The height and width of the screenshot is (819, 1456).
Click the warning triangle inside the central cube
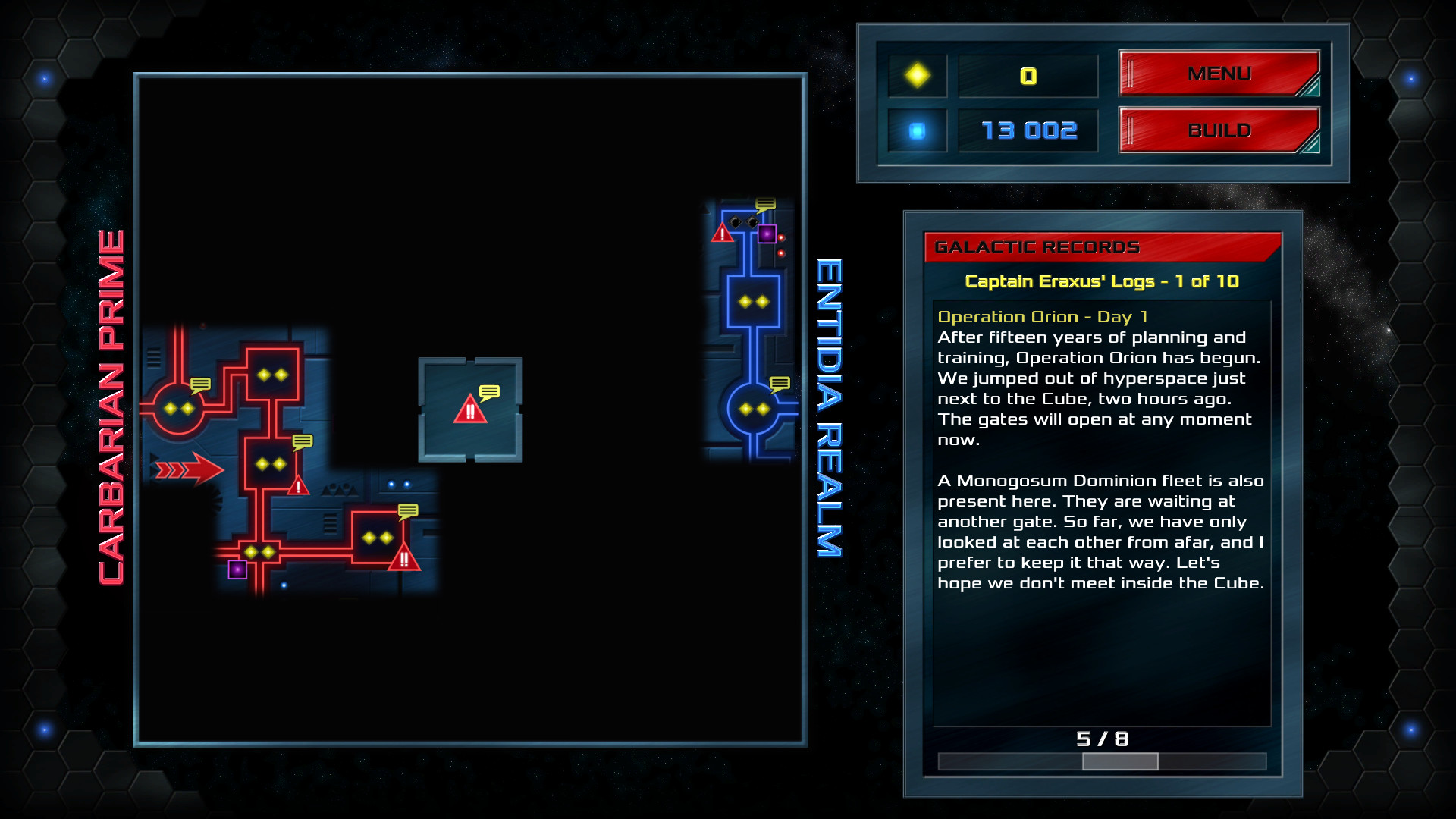470,412
